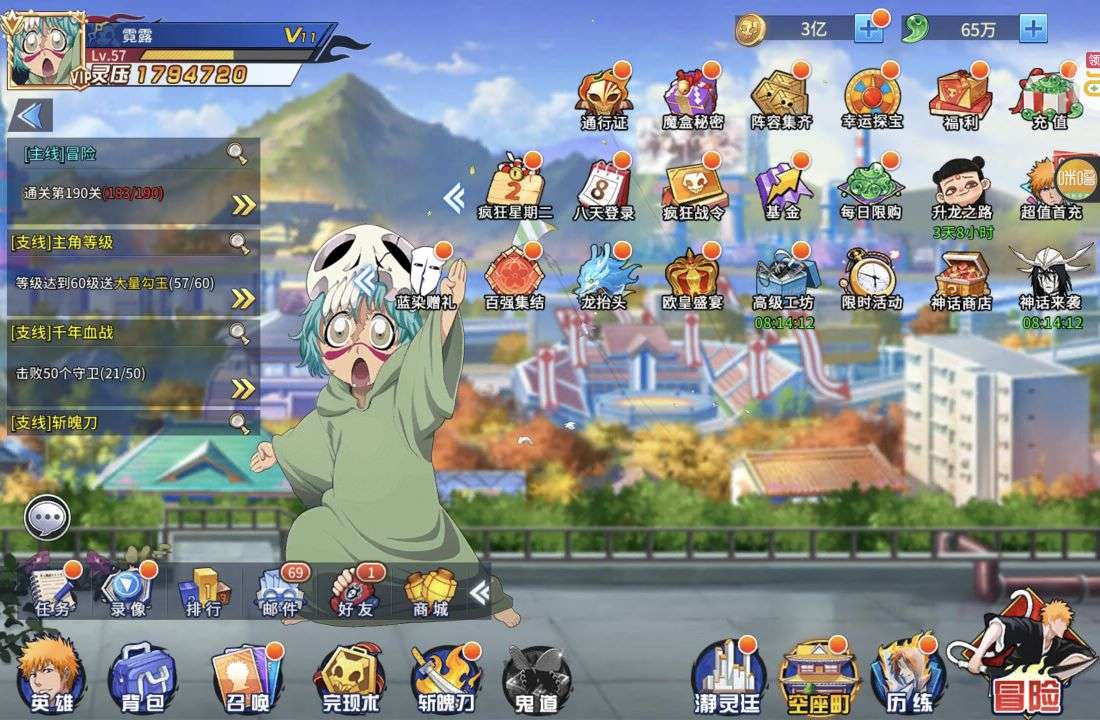
Task: Click the chat speech bubble button
Action: [x=47, y=518]
